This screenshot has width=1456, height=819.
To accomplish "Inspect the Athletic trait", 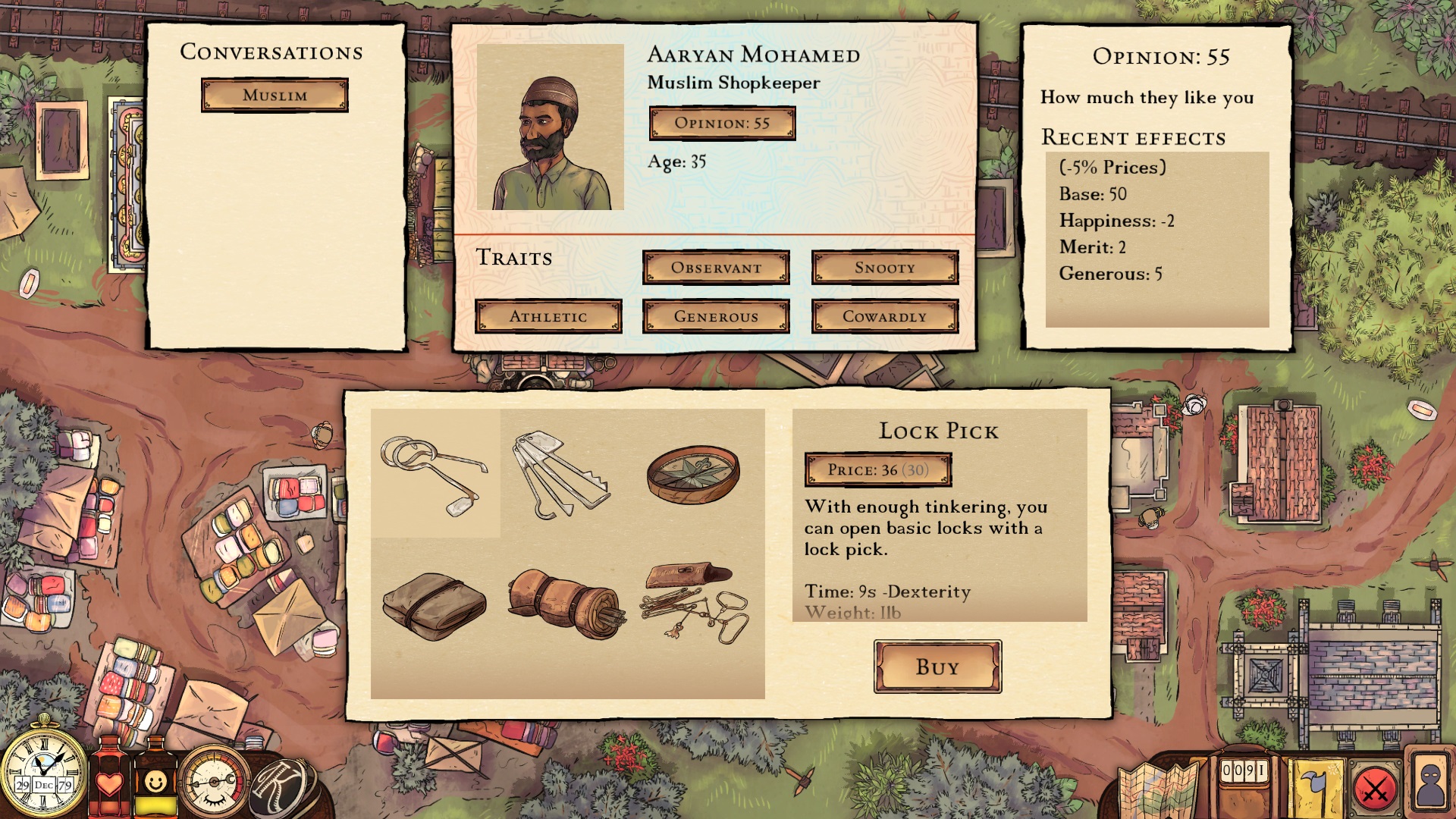I will 548,316.
